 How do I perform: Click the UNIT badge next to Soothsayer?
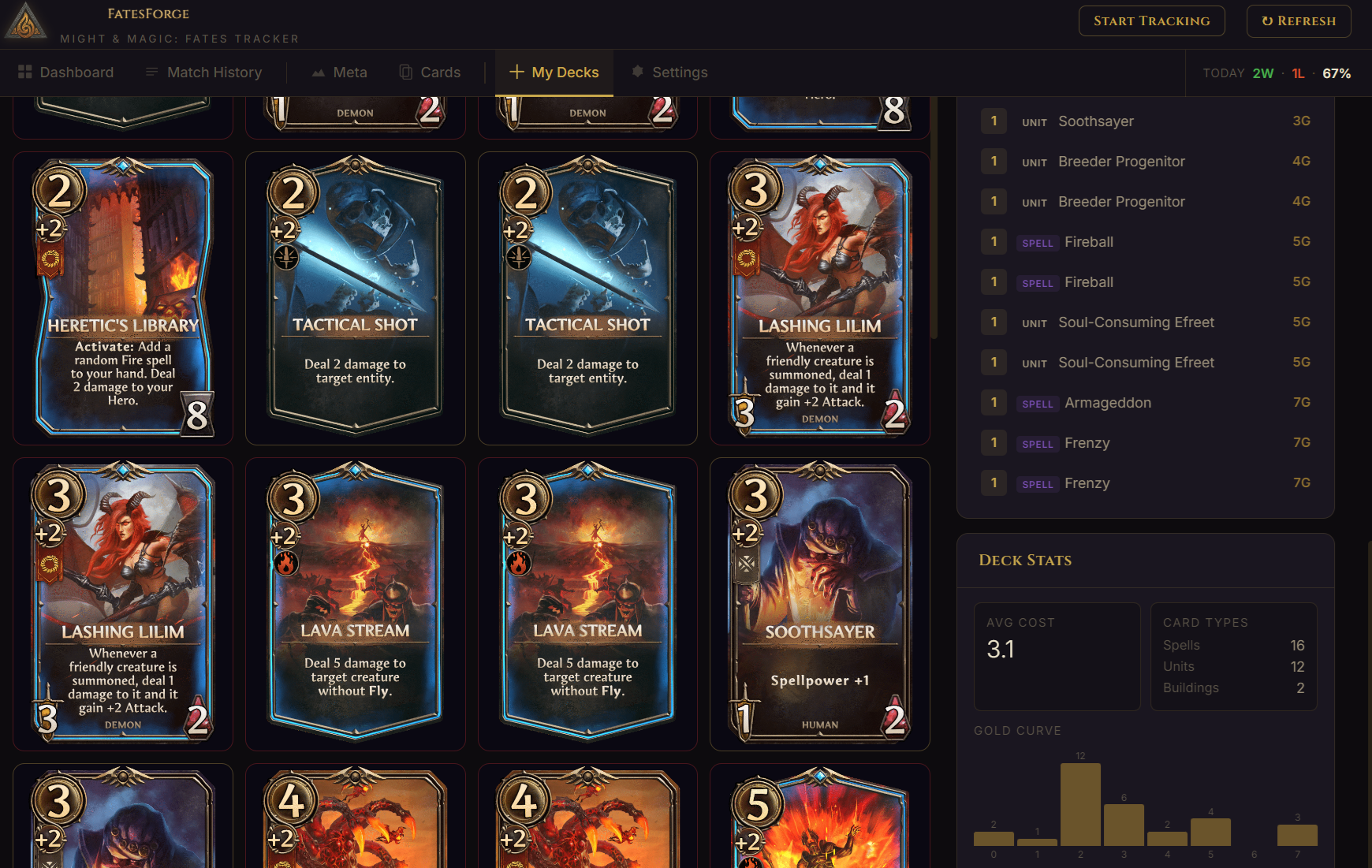tap(1035, 121)
